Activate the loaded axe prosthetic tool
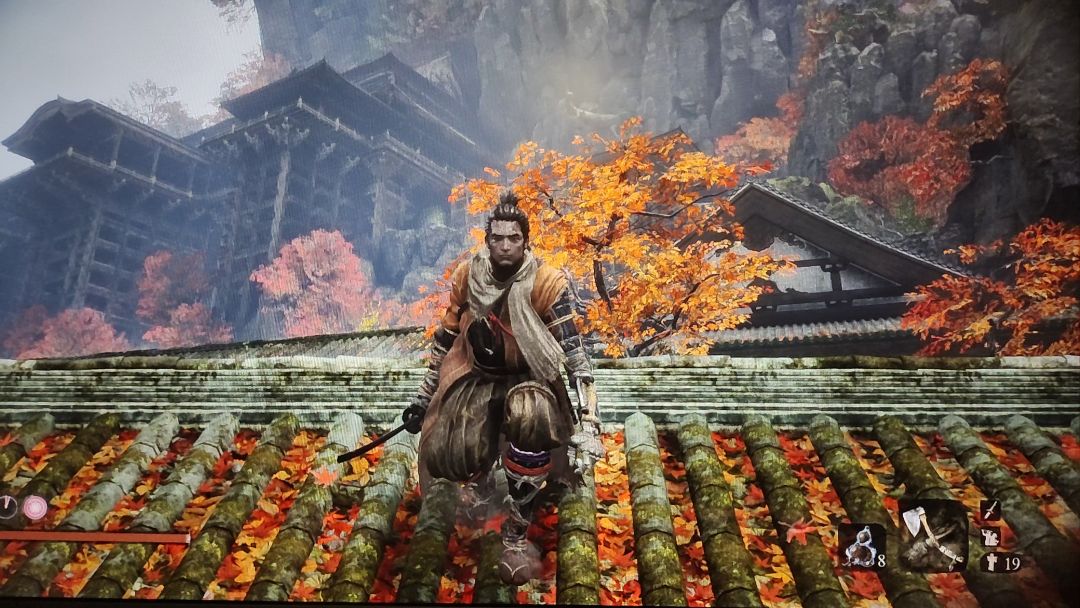This screenshot has width=1080, height=608. click(933, 536)
